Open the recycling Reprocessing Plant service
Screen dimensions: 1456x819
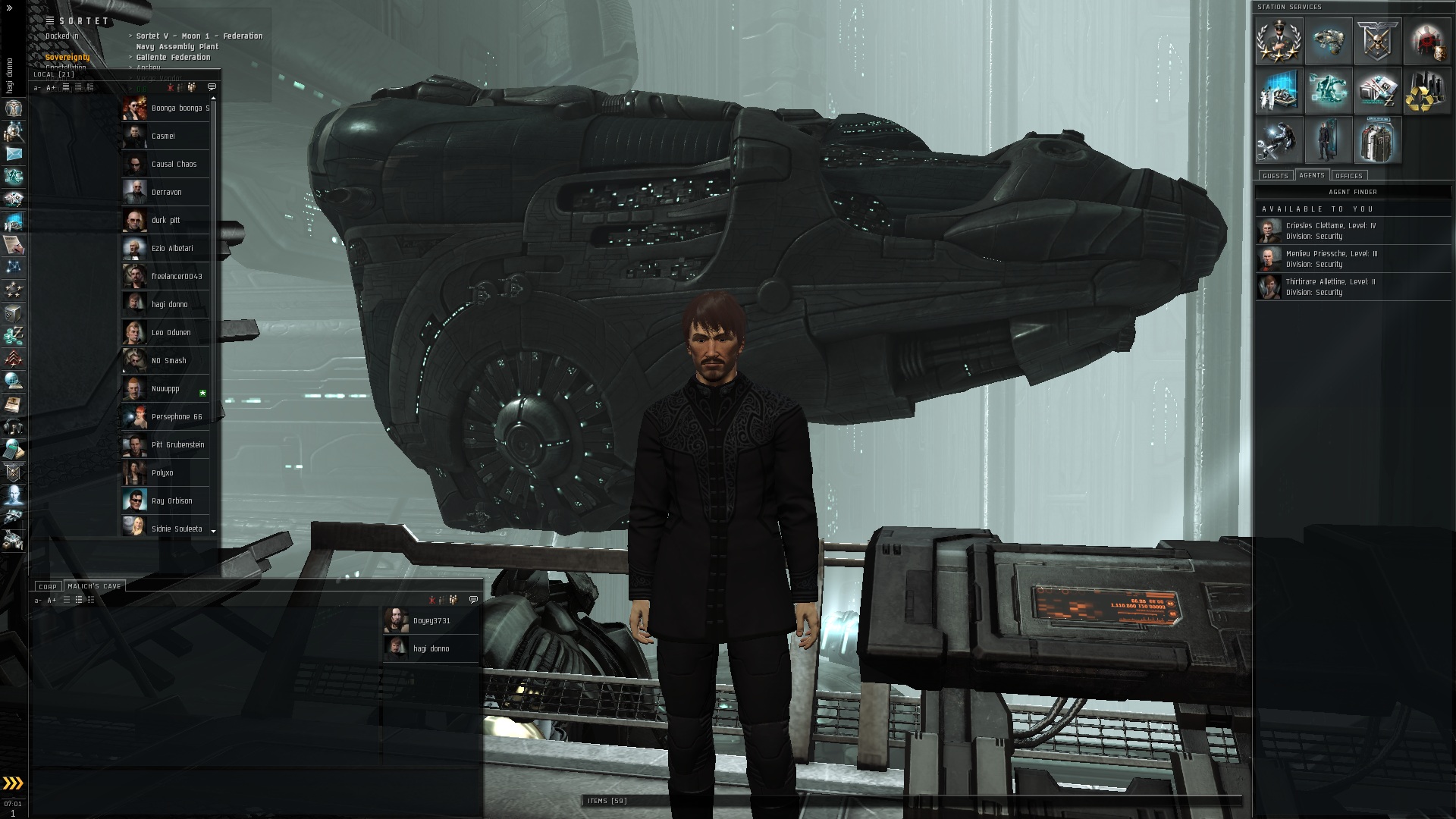point(1426,91)
